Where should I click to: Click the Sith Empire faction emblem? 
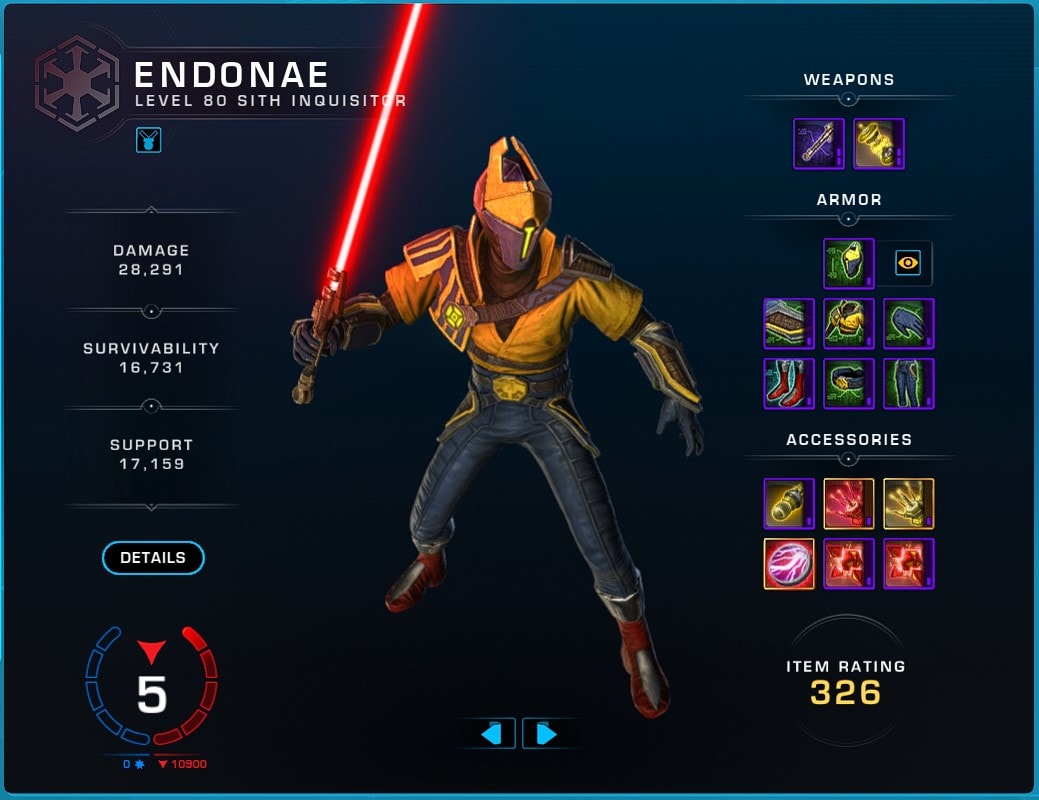coord(77,84)
